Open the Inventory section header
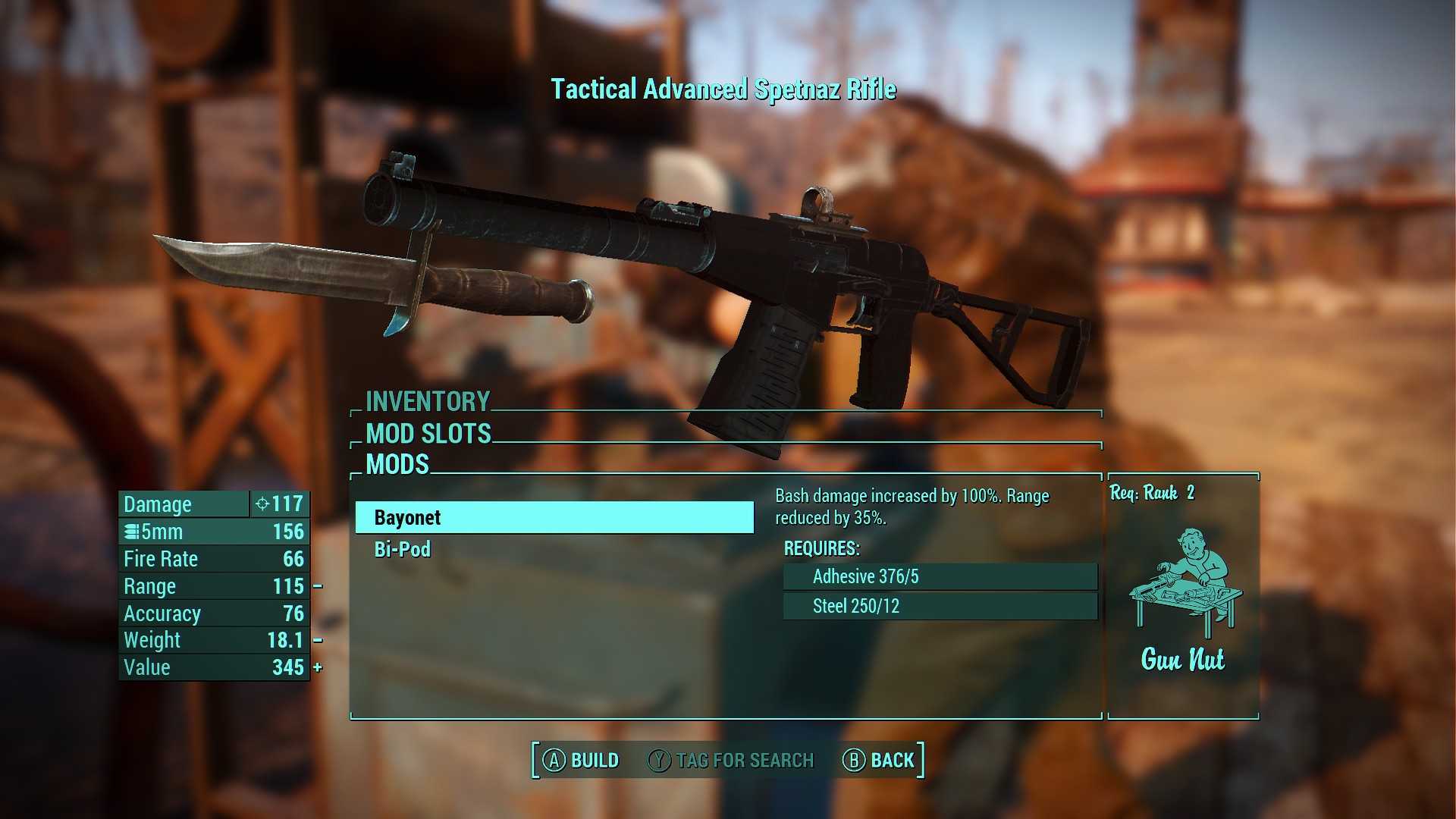The width and height of the screenshot is (1456, 819). (428, 401)
